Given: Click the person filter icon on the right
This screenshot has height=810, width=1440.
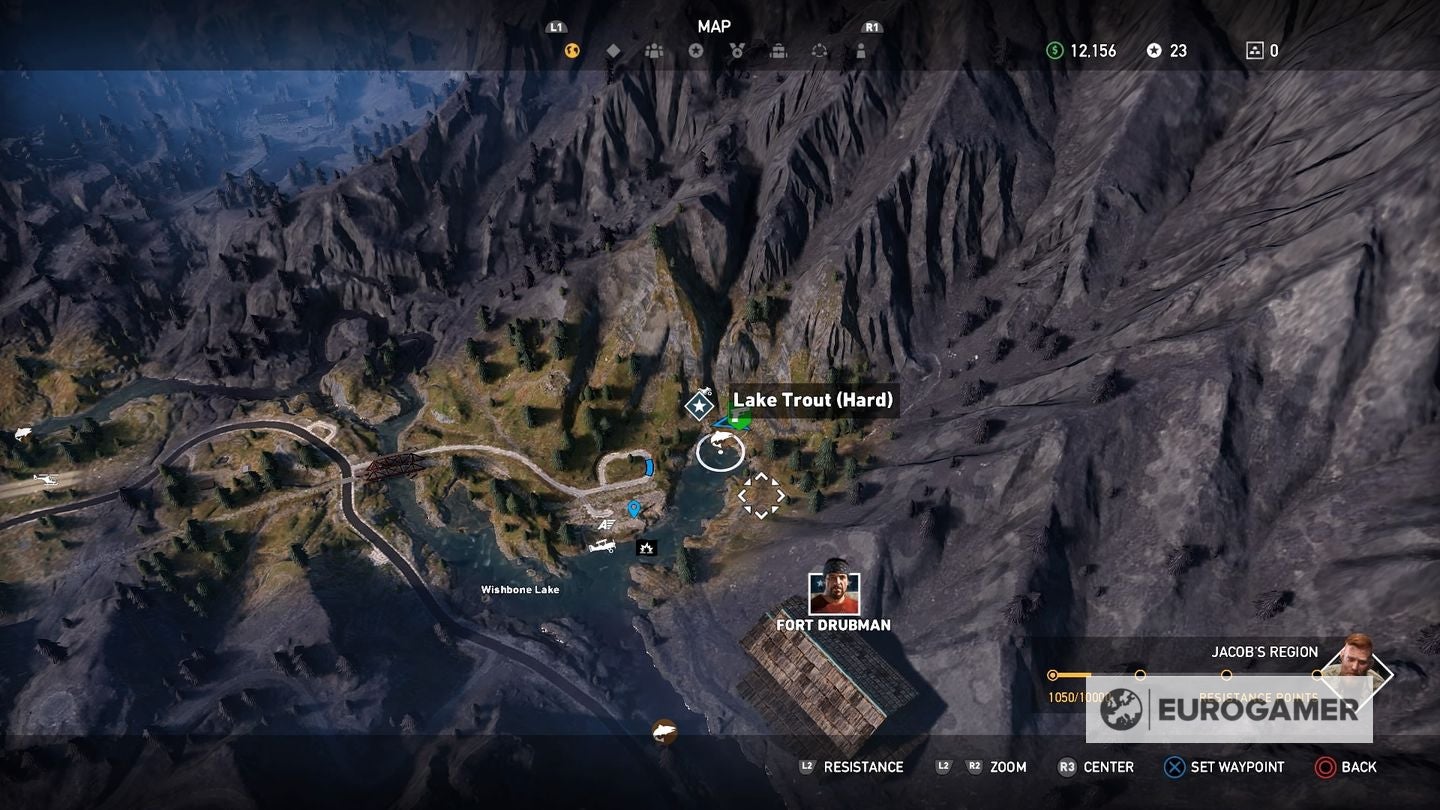Looking at the screenshot, I should (x=861, y=48).
